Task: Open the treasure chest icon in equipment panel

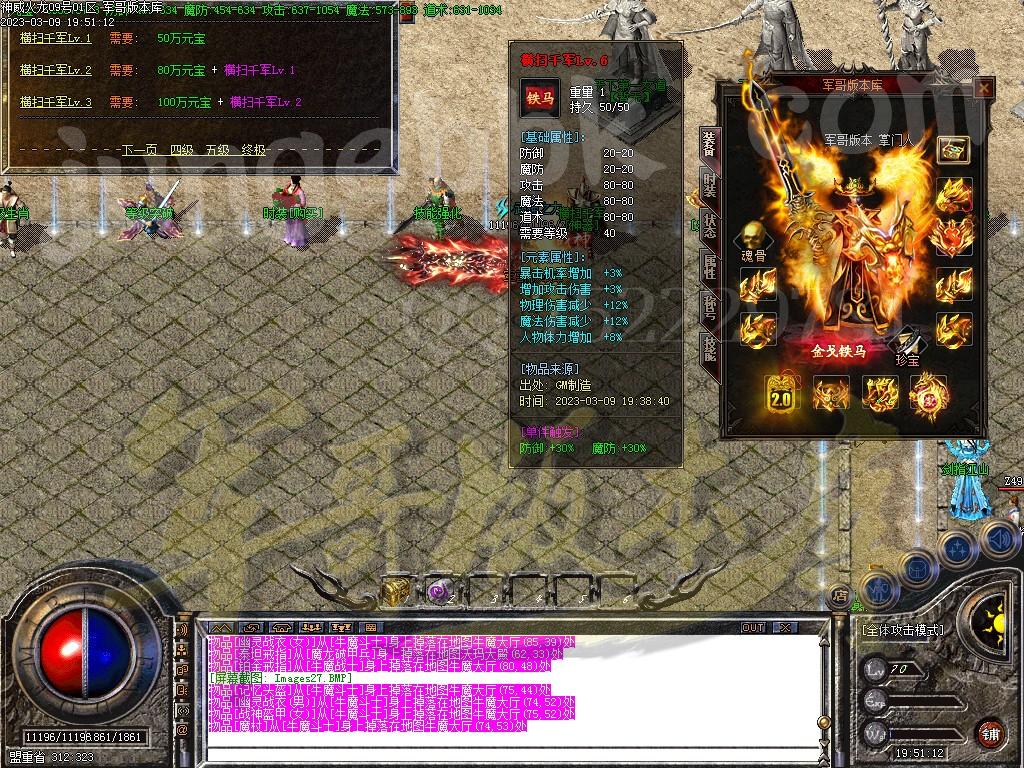Action: point(953,149)
